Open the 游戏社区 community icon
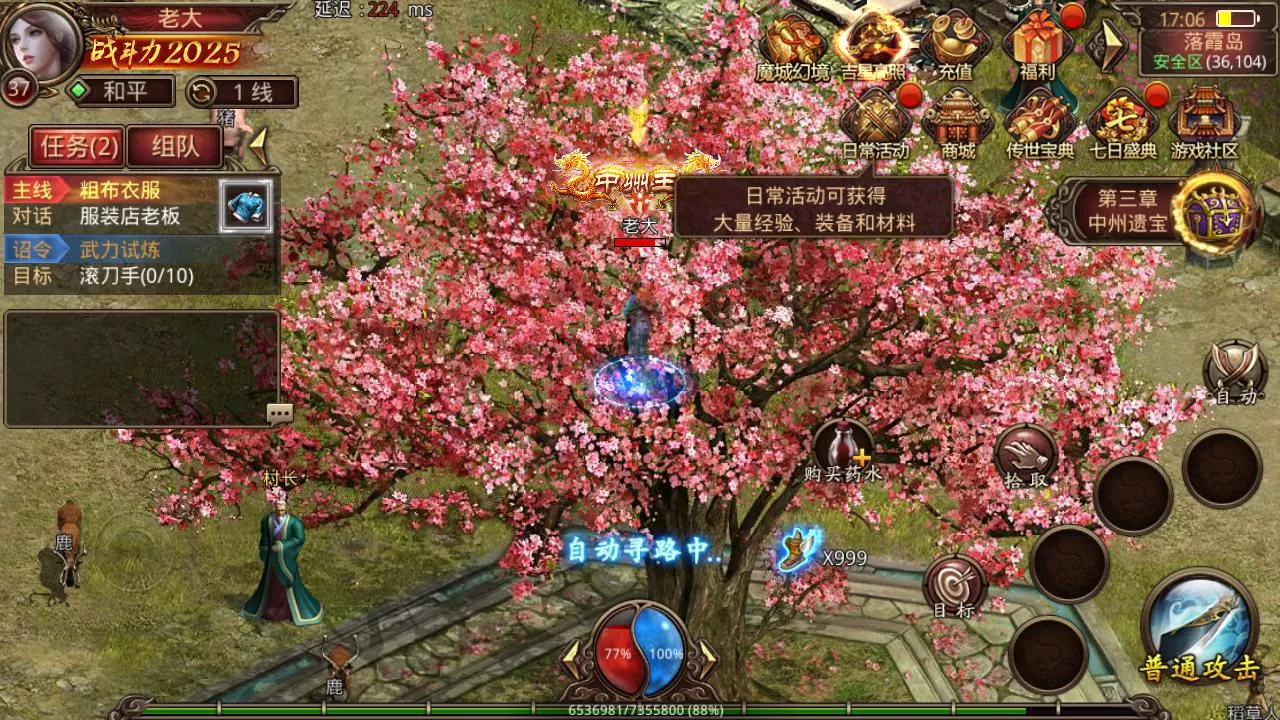 pyautogui.click(x=1204, y=122)
